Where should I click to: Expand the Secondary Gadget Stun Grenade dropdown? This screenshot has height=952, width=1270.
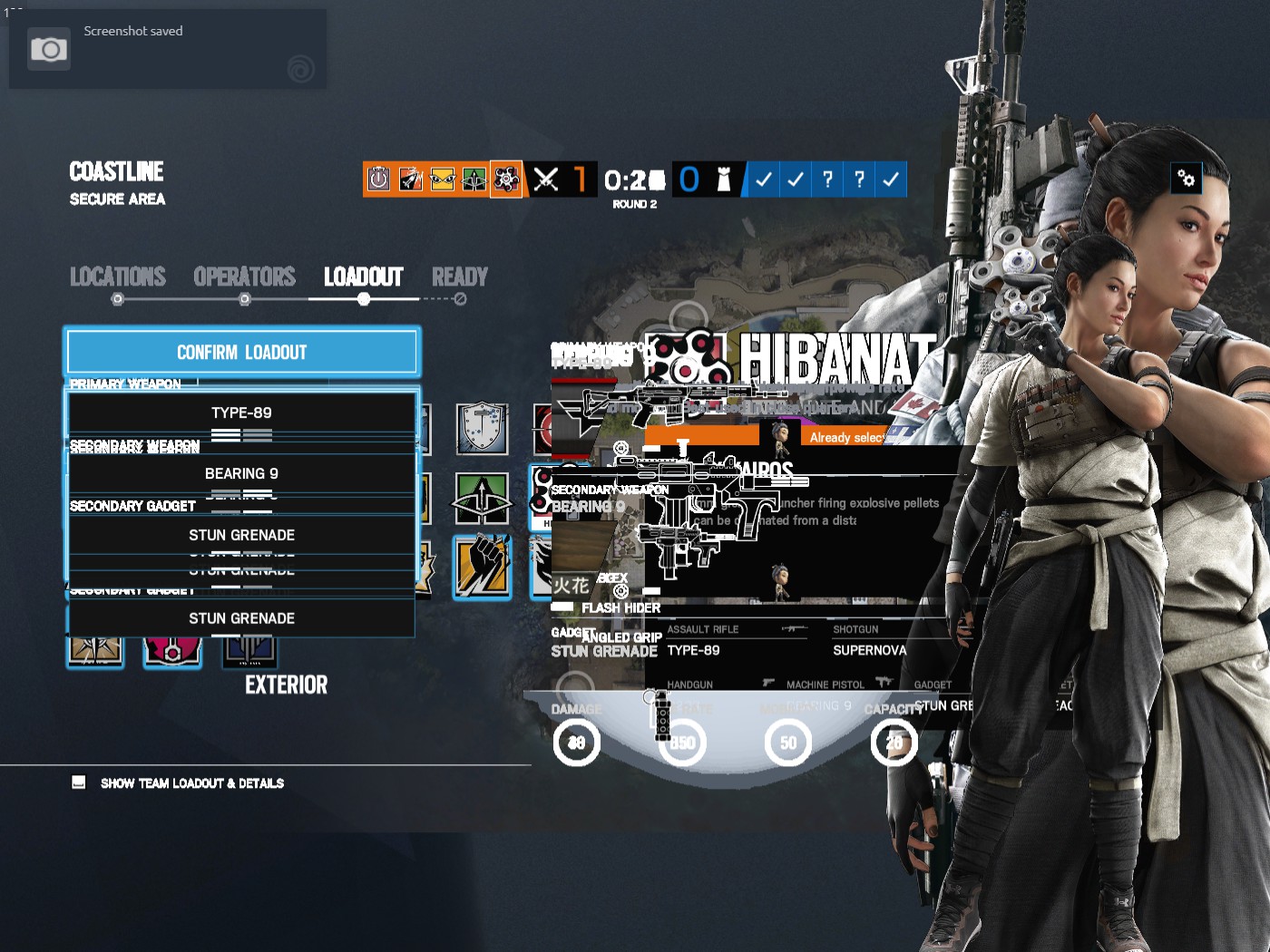pyautogui.click(x=241, y=535)
